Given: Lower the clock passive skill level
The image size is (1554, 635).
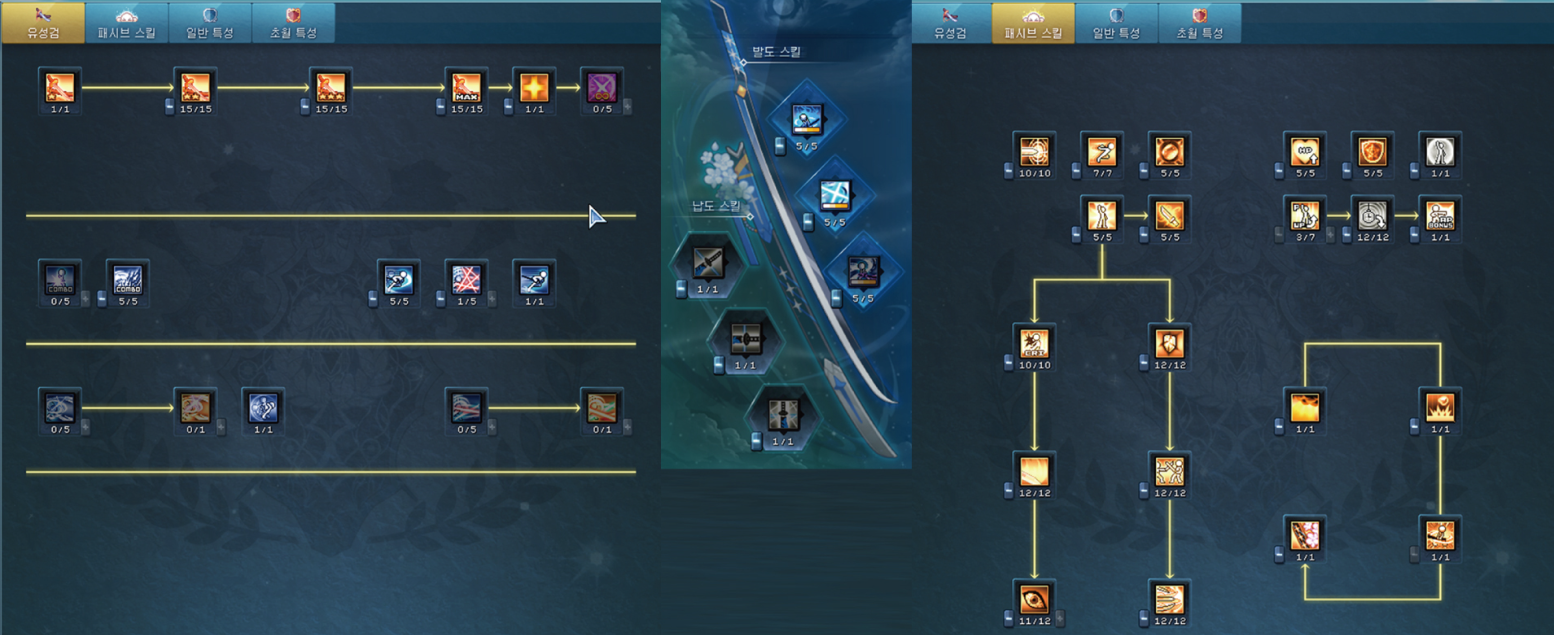Looking at the screenshot, I should click(x=1348, y=235).
